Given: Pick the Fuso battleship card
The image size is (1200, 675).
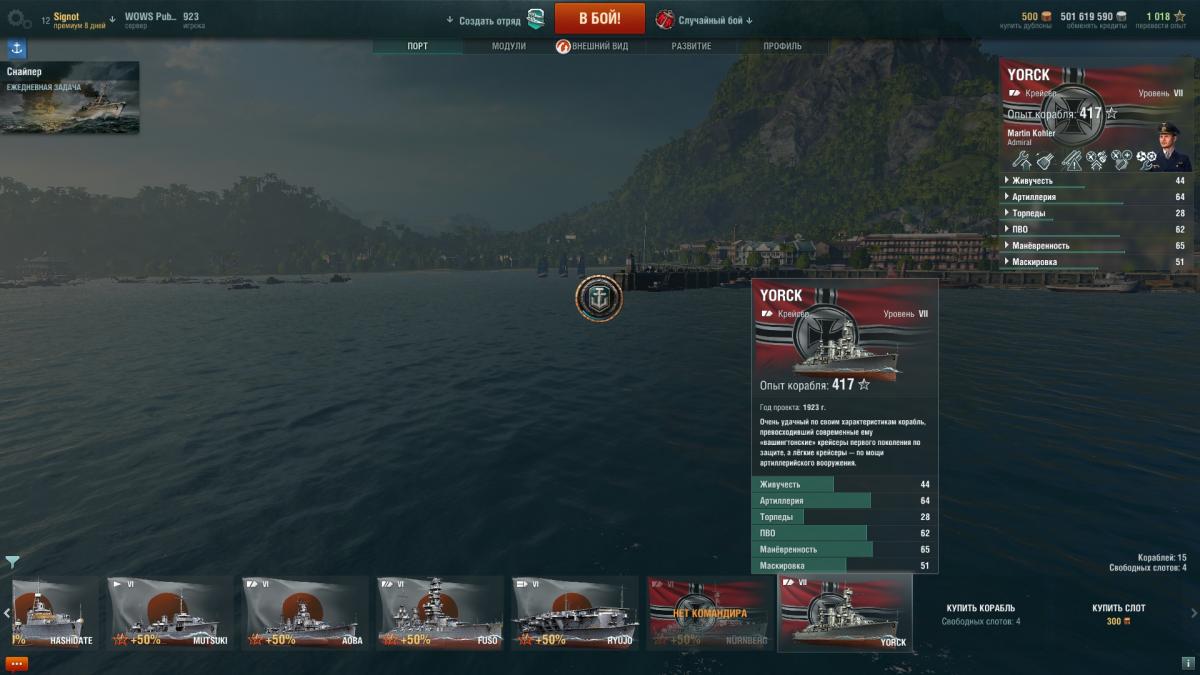Looking at the screenshot, I should click(438, 613).
